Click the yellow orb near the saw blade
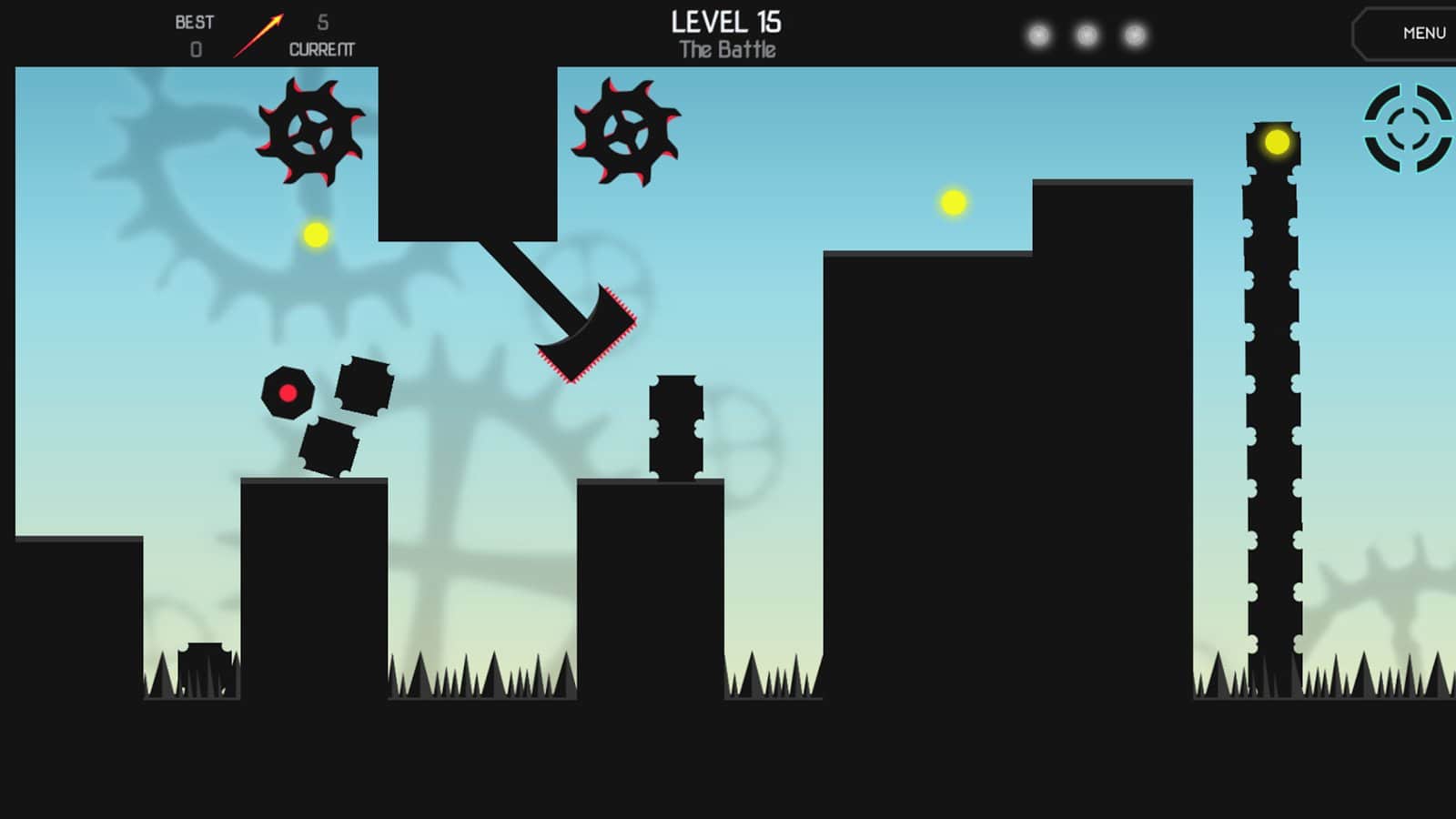Image resolution: width=1456 pixels, height=819 pixels. coord(315,235)
